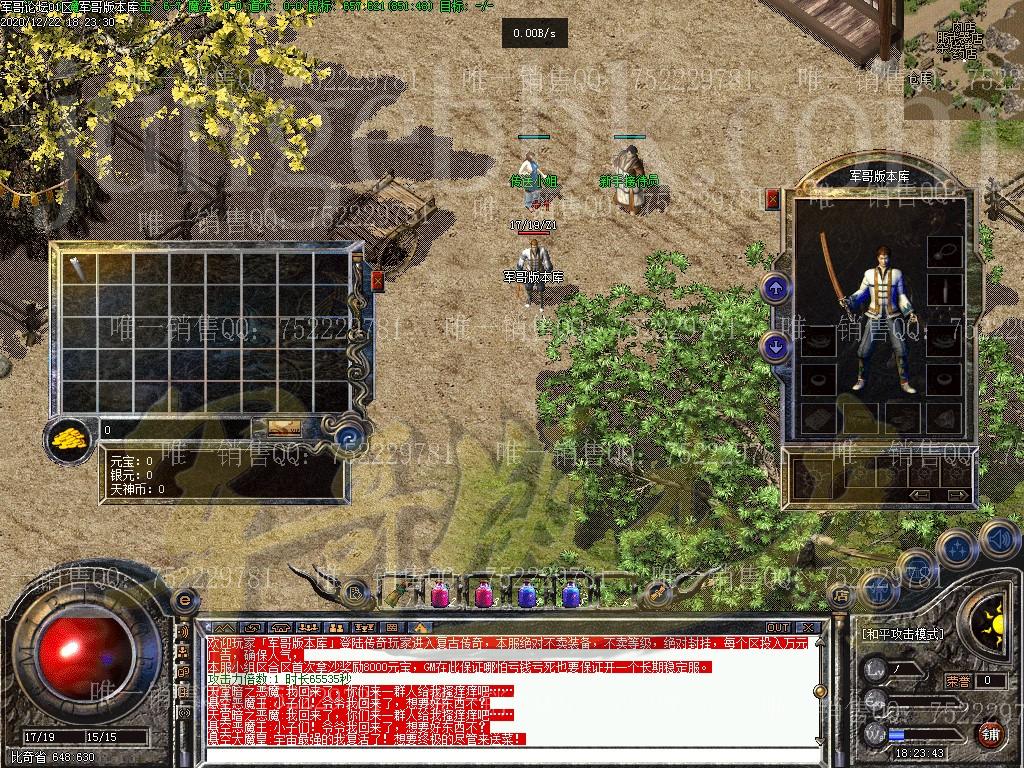
Task: Click the gold coin pile icon
Action: pos(69,437)
